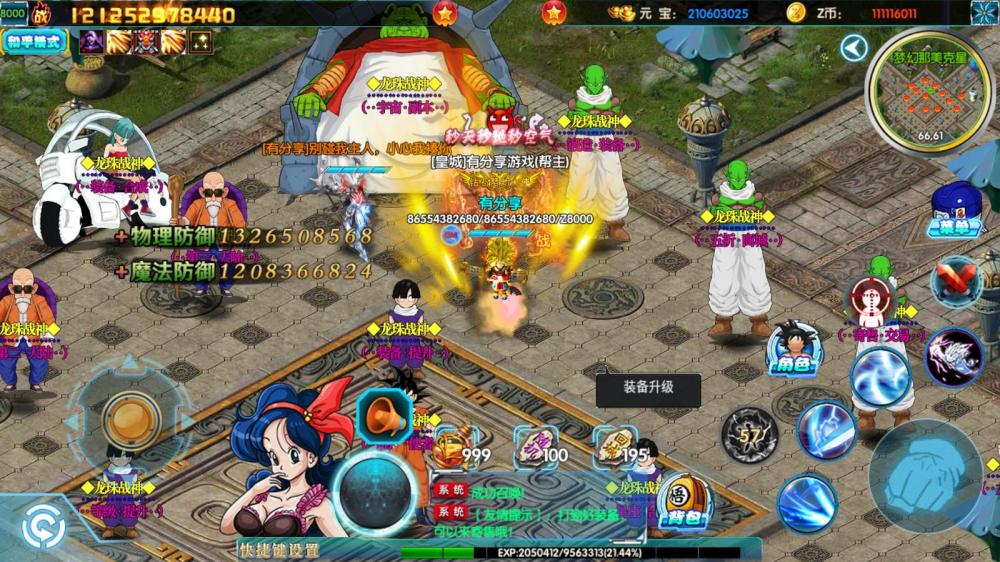Collapse the minimap with the arrow button
The width and height of the screenshot is (1000, 562).
coord(853,48)
